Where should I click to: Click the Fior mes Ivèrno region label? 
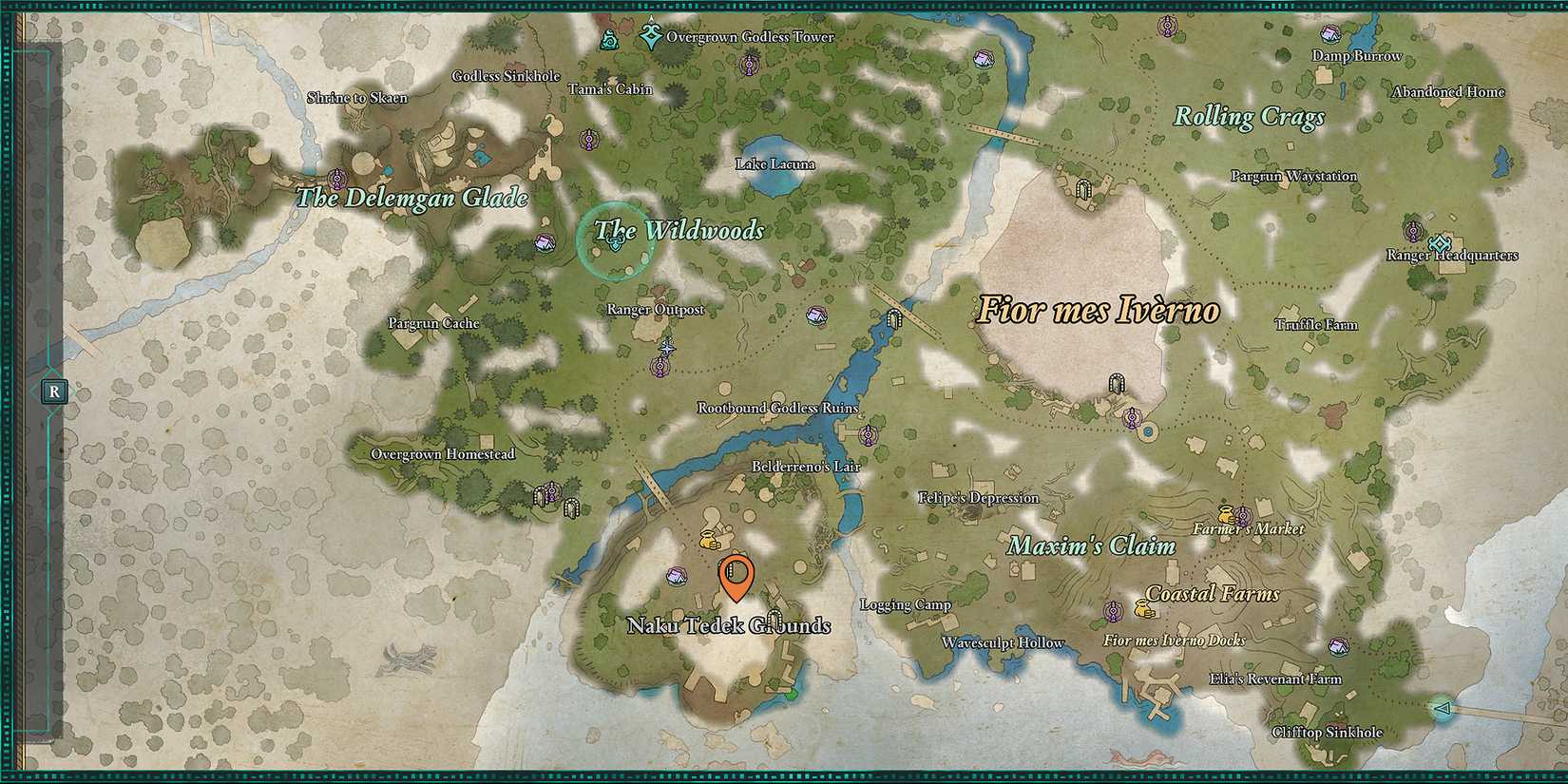[1098, 309]
